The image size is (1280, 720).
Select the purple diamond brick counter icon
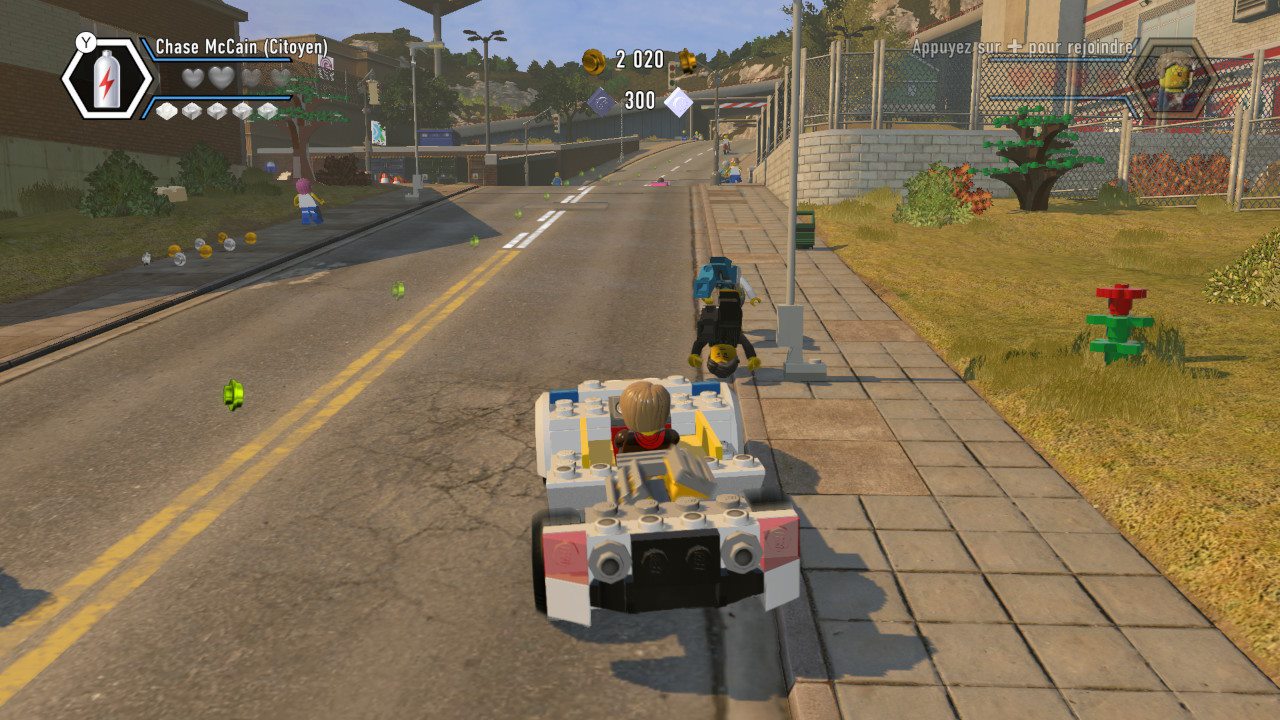click(602, 99)
